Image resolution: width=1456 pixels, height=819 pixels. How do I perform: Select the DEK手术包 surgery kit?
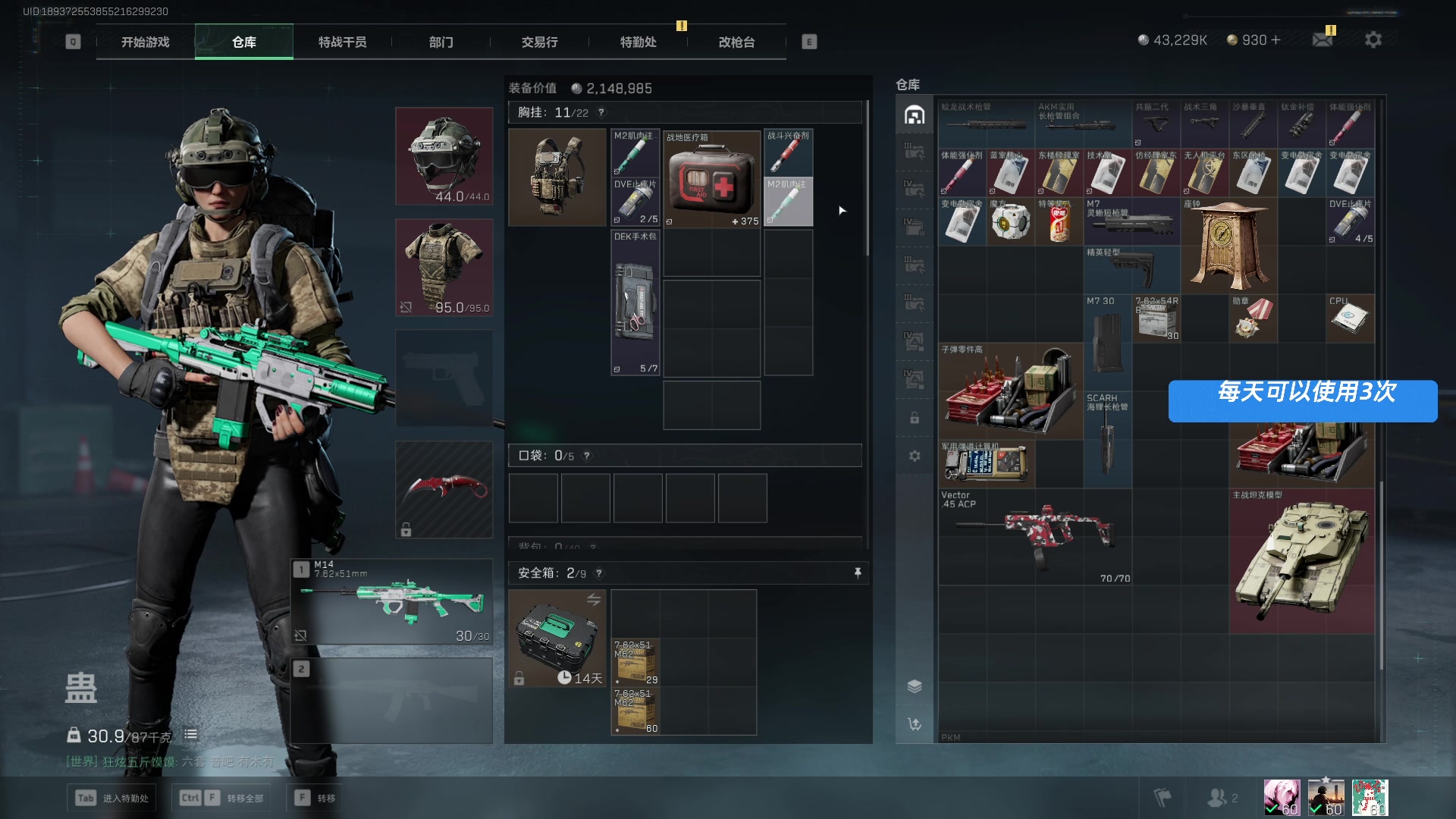[x=635, y=303]
